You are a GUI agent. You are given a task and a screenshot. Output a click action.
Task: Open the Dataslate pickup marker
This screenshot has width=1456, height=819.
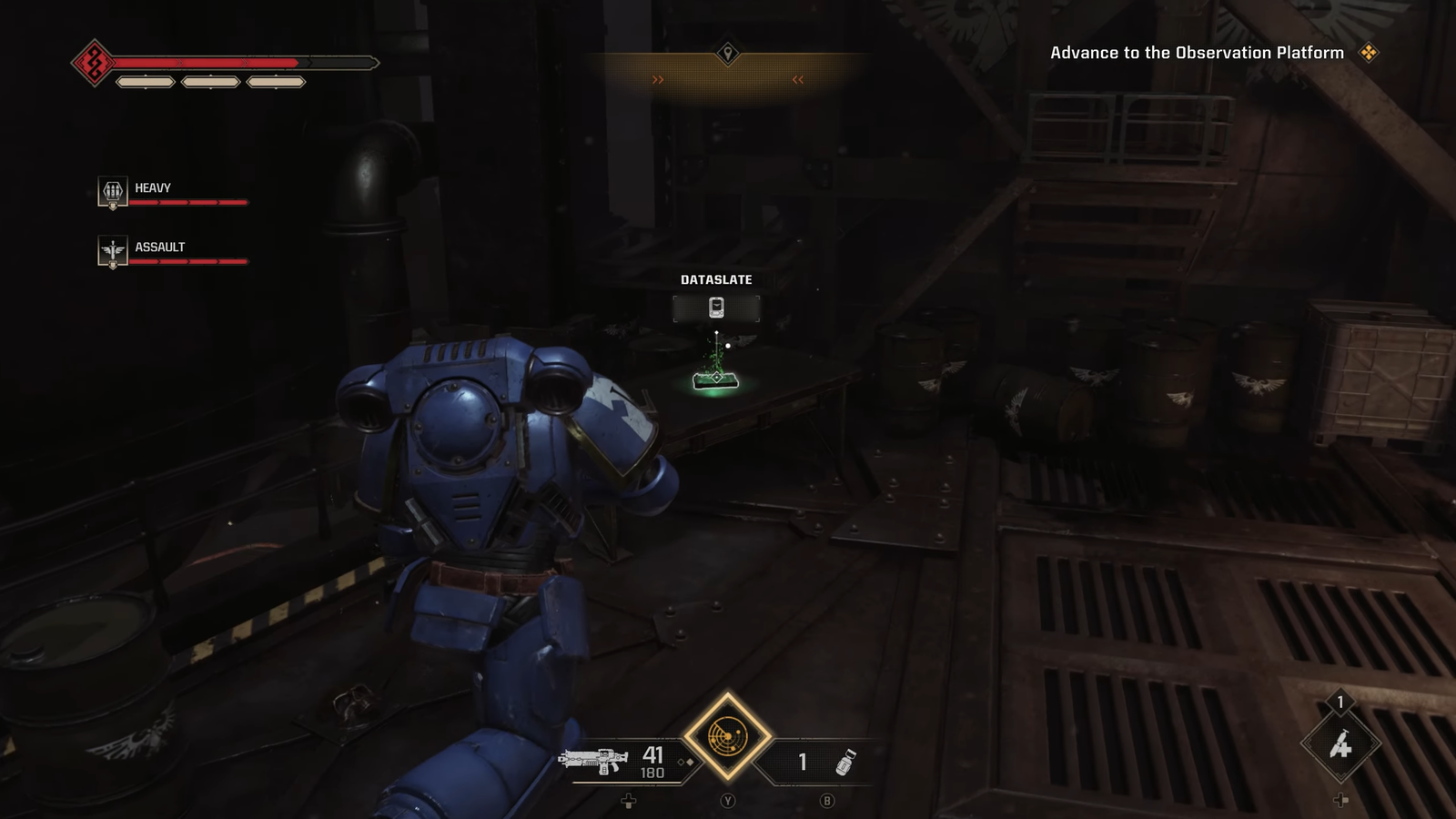(x=716, y=308)
